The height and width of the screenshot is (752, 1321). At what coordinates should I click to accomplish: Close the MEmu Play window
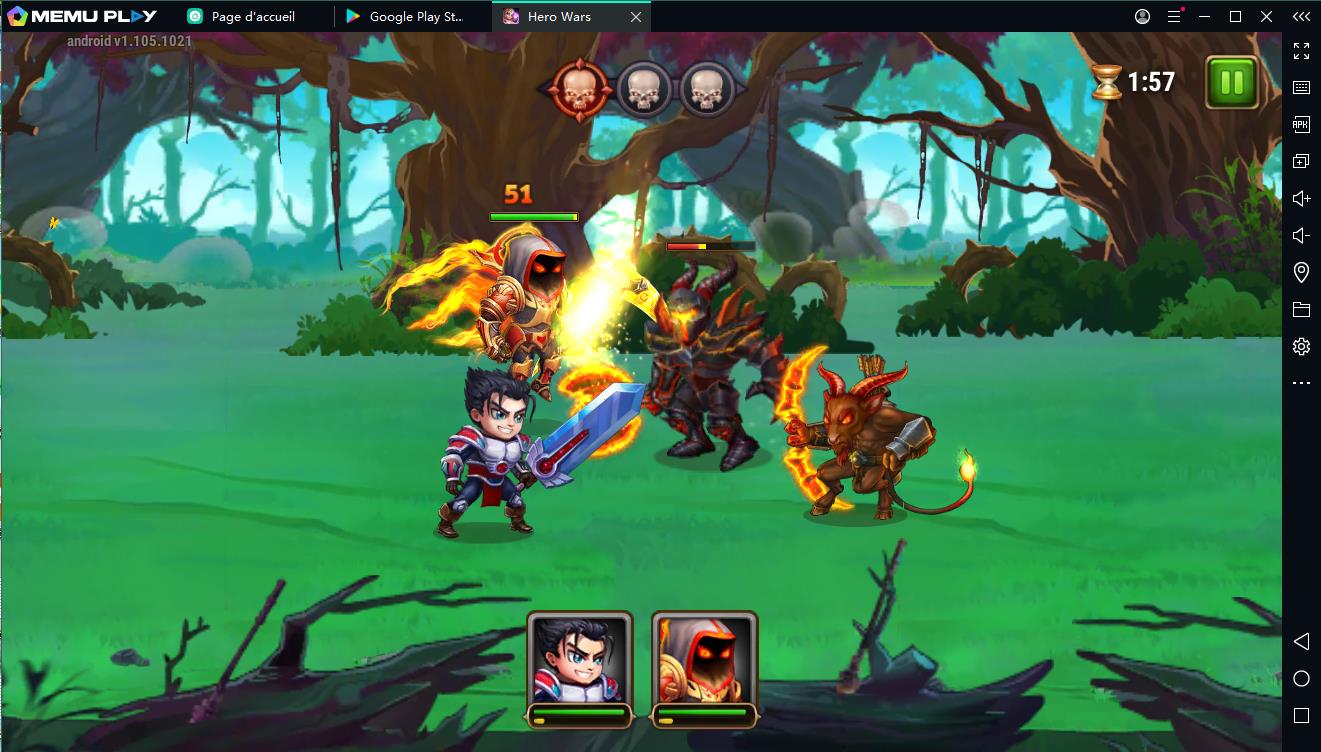tap(1265, 16)
